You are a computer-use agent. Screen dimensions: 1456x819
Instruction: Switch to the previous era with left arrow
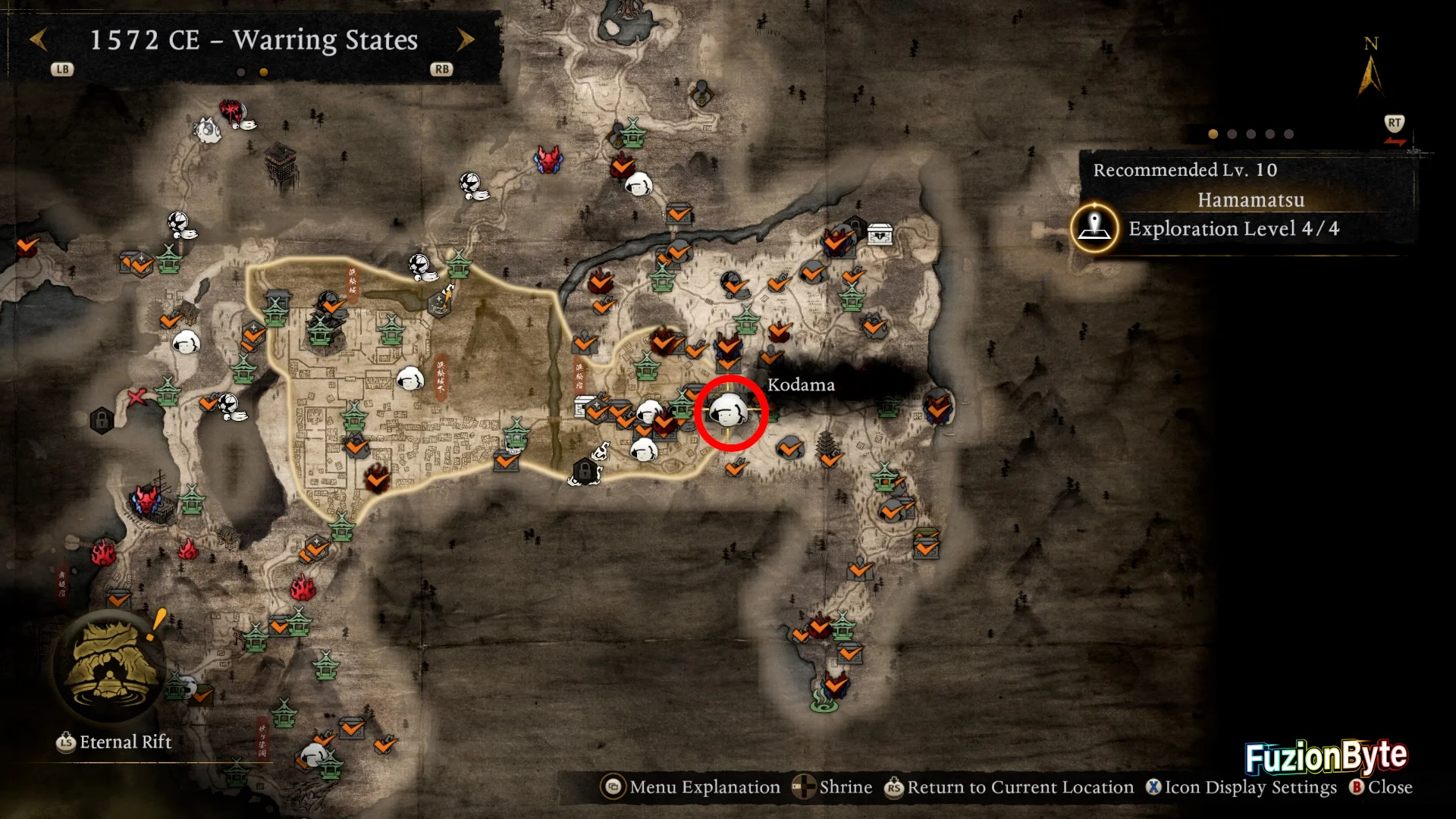[39, 39]
